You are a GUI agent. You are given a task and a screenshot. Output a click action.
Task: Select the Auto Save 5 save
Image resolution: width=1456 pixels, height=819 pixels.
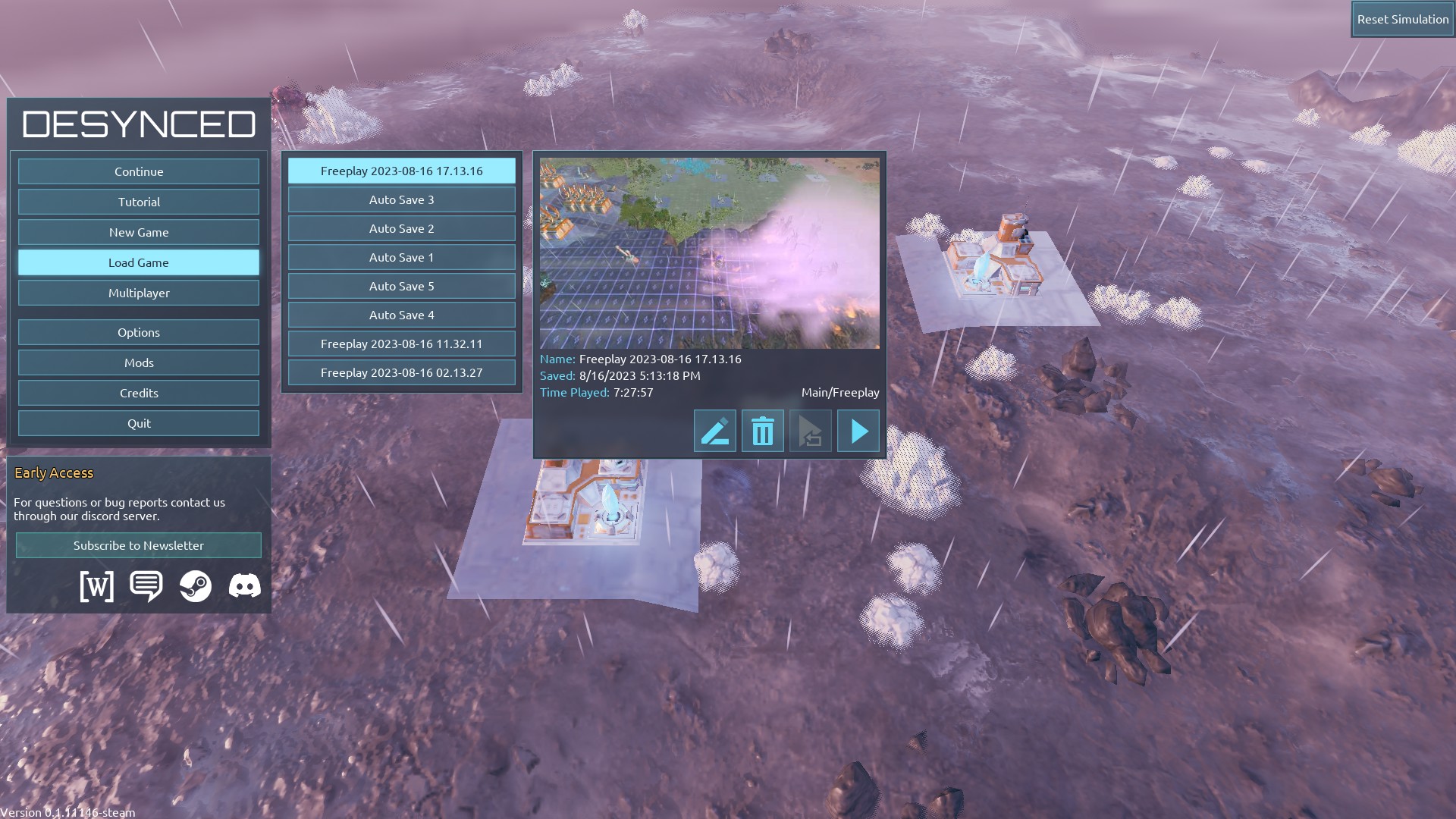[401, 286]
